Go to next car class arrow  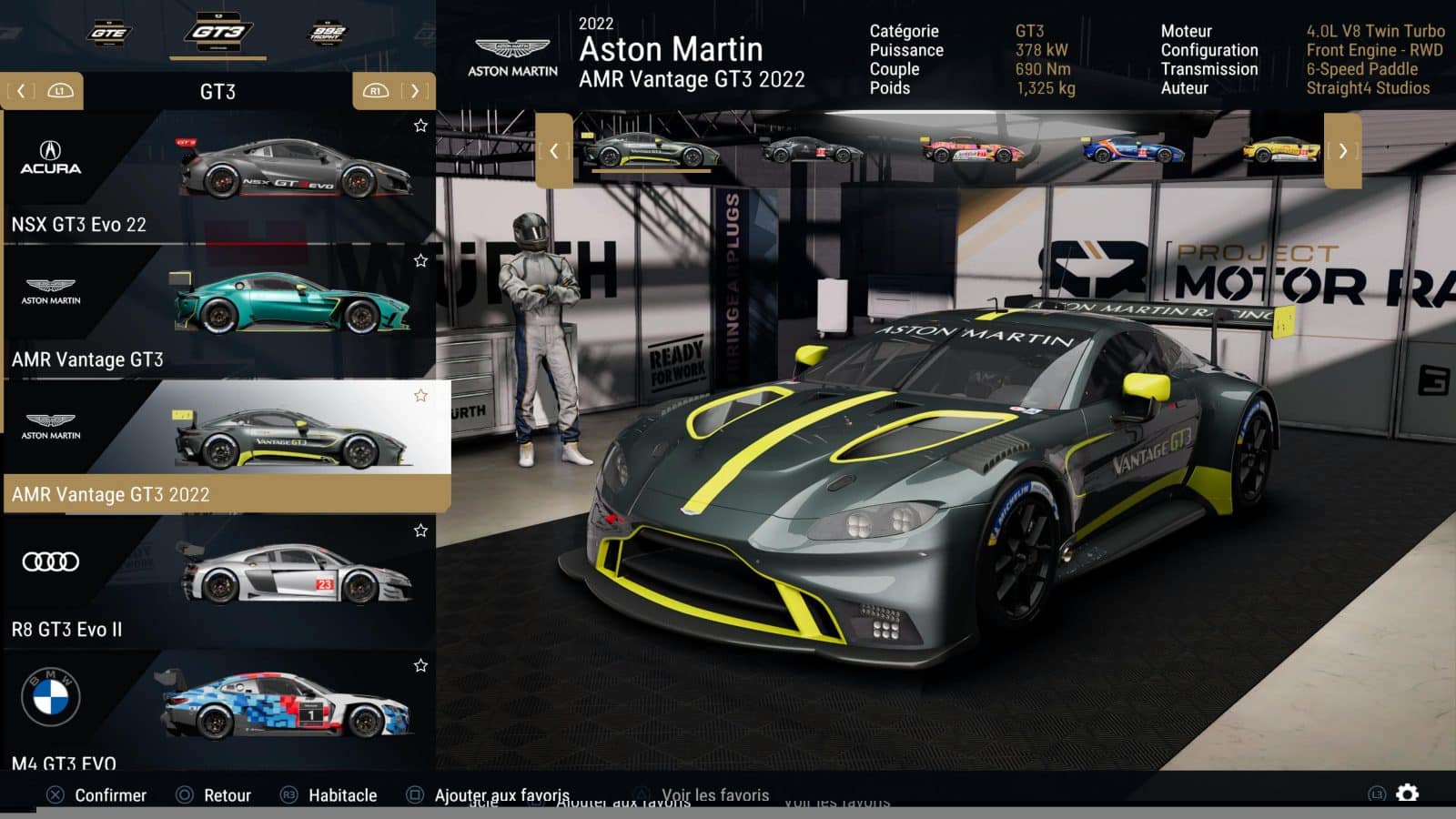point(415,91)
